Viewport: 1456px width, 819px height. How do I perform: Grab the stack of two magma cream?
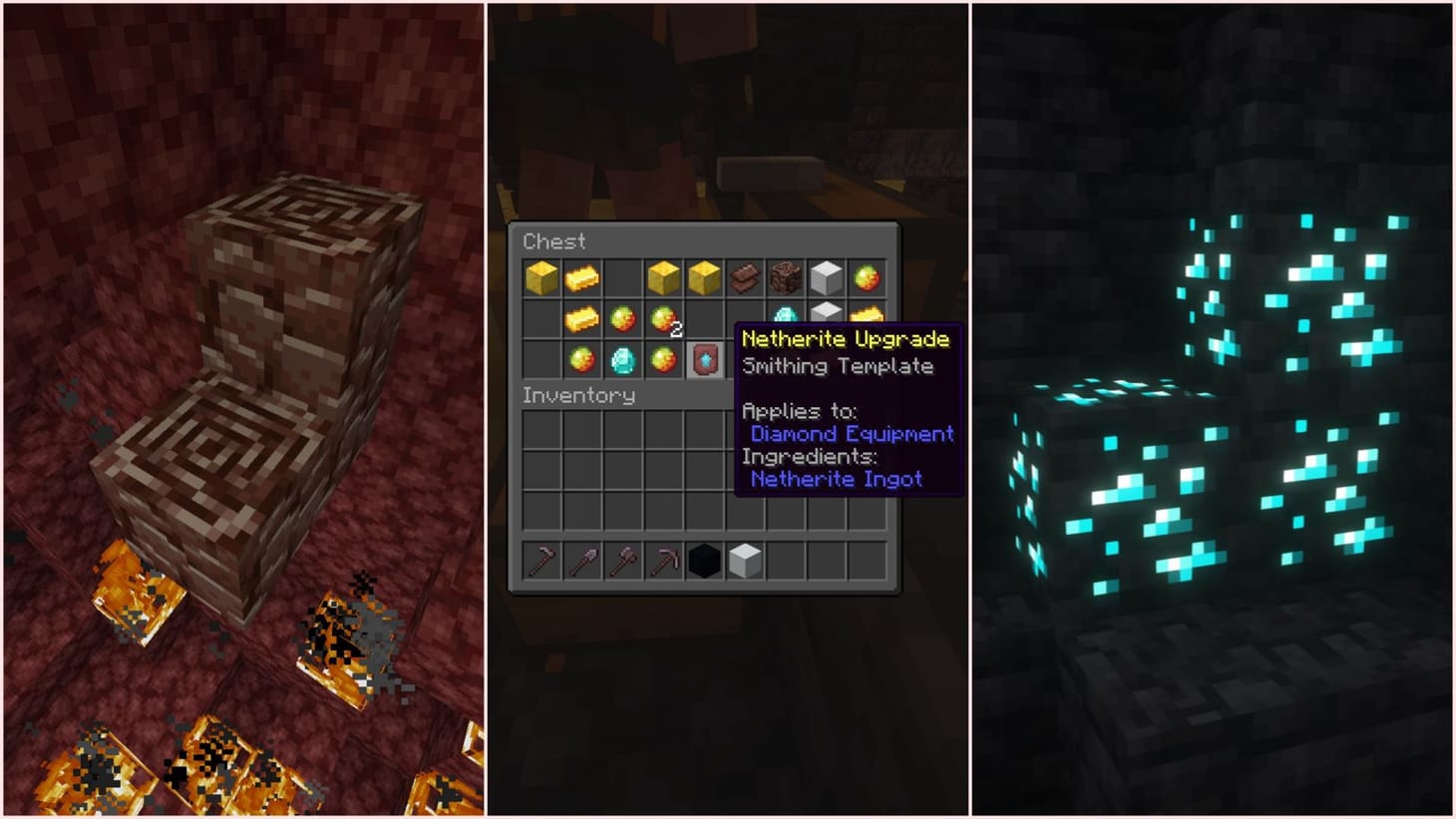[661, 321]
